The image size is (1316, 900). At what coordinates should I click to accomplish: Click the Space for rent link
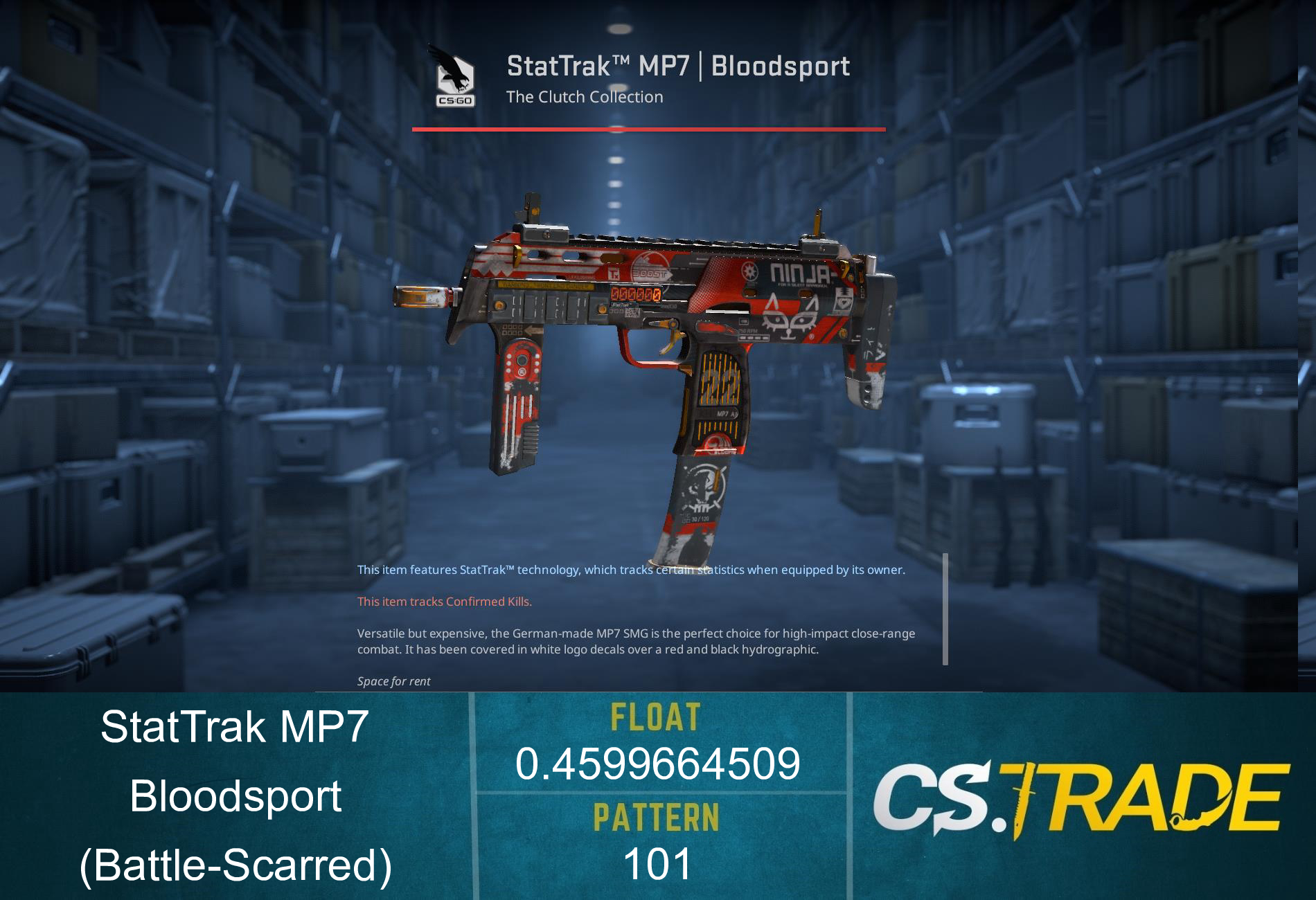[393, 681]
